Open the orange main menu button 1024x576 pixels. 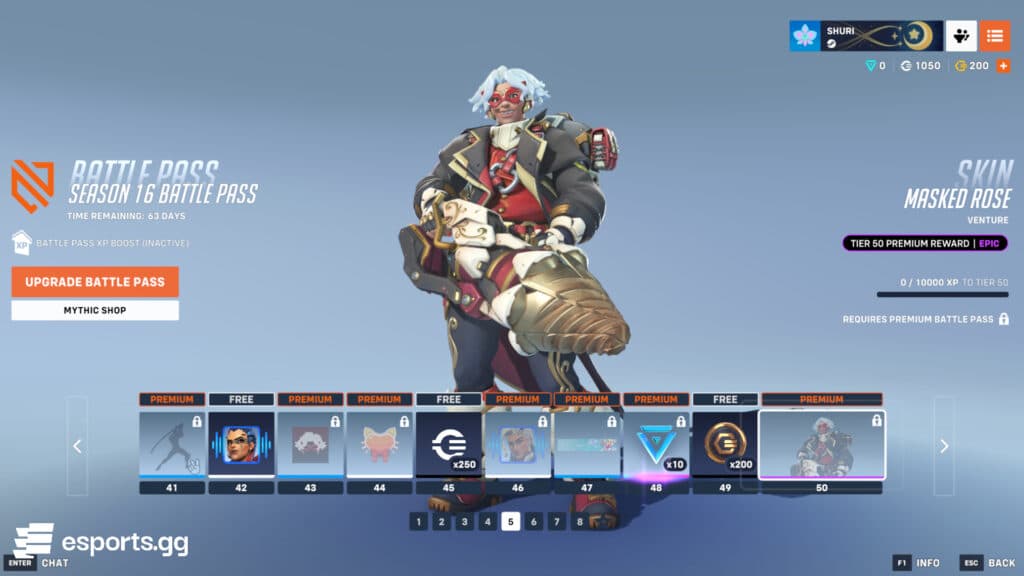994,36
